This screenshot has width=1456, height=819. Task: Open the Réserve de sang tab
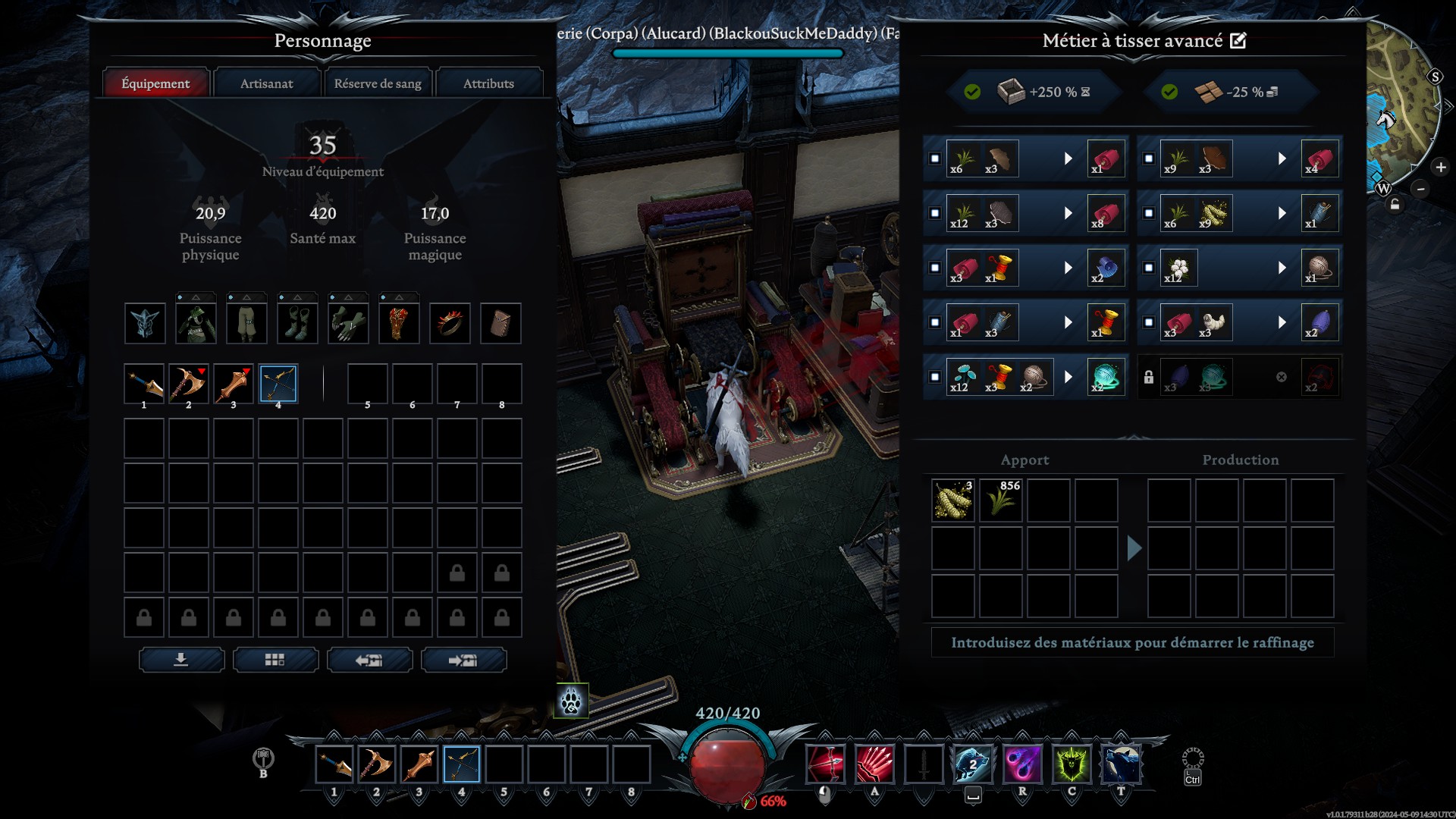(378, 83)
